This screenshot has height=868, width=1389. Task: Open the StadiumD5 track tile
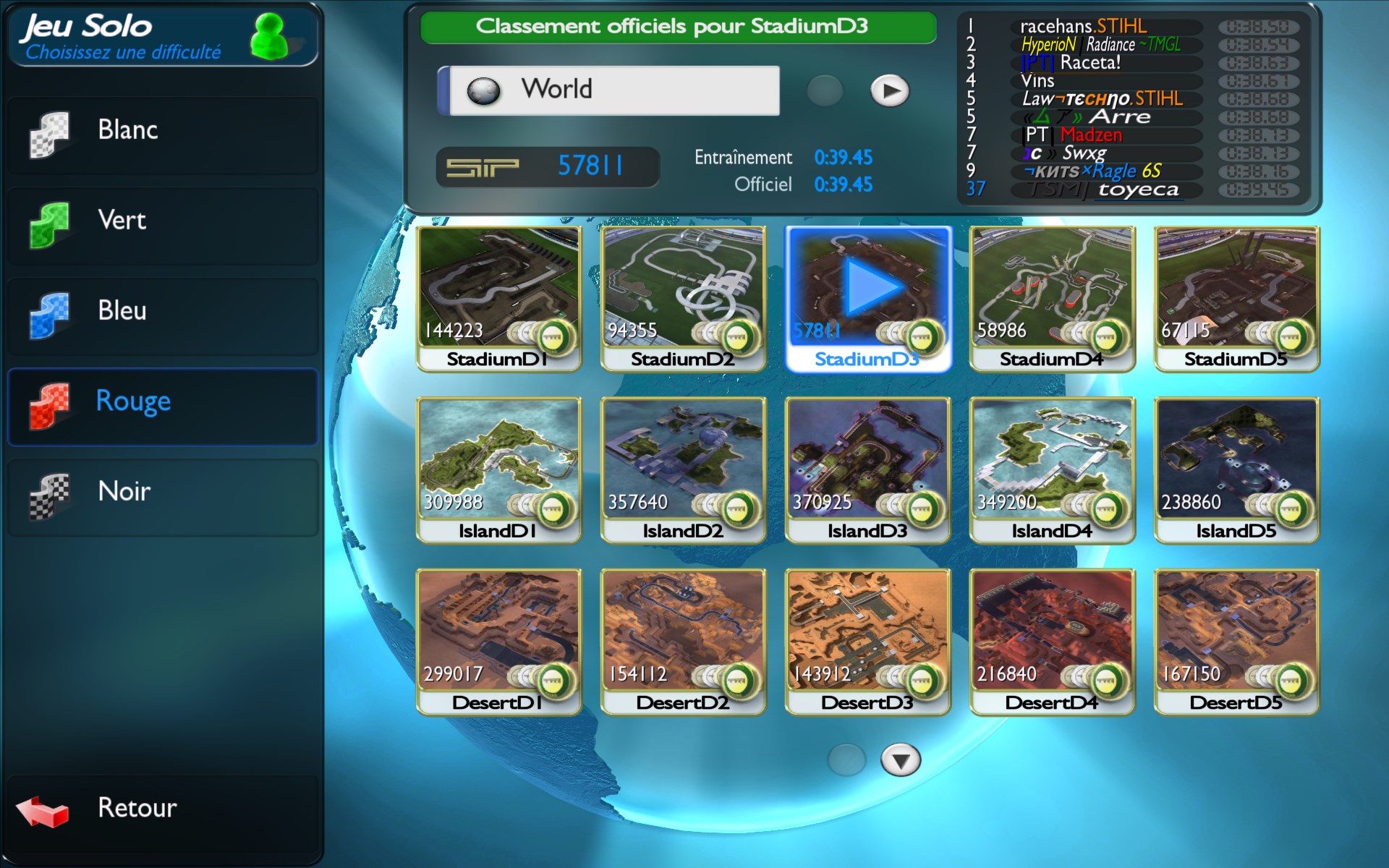pyautogui.click(x=1236, y=298)
